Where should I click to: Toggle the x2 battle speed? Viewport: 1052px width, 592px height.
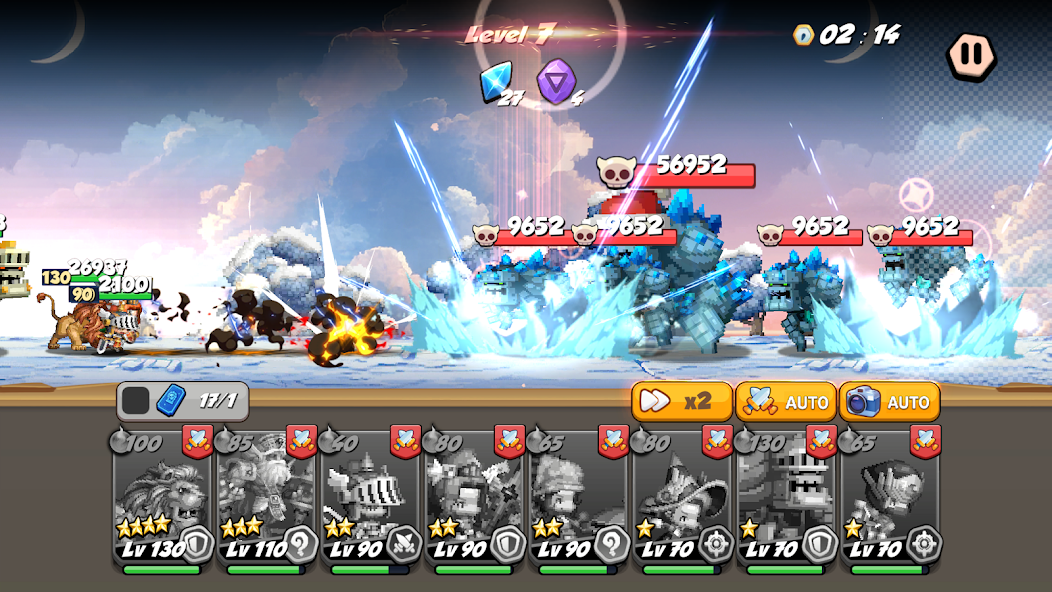pos(681,401)
